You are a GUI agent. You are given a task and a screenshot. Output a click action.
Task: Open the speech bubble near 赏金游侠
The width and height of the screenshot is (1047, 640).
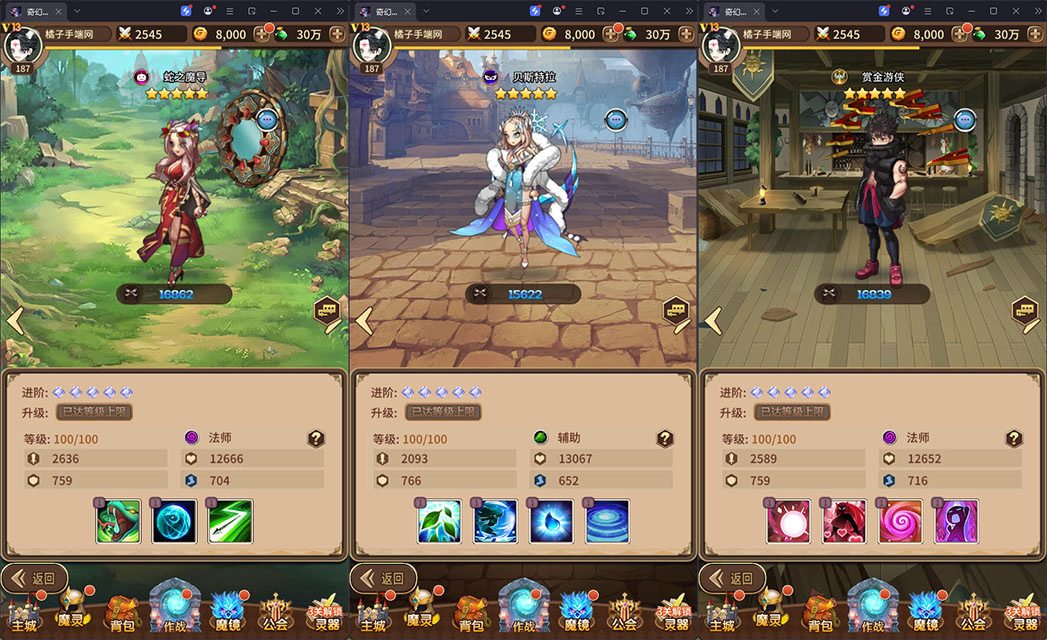click(x=964, y=120)
